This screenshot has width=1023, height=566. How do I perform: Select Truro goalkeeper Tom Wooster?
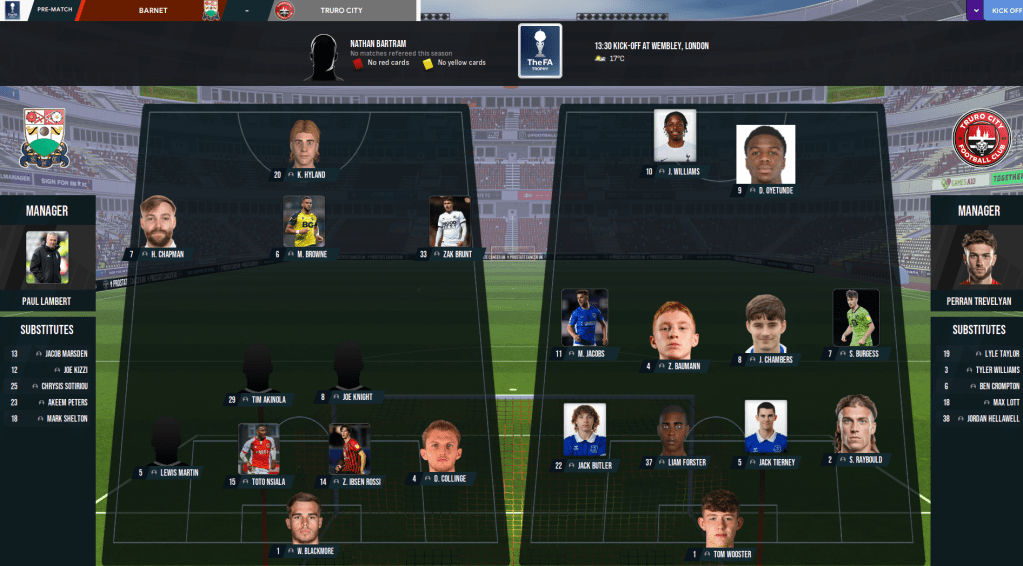tap(720, 519)
